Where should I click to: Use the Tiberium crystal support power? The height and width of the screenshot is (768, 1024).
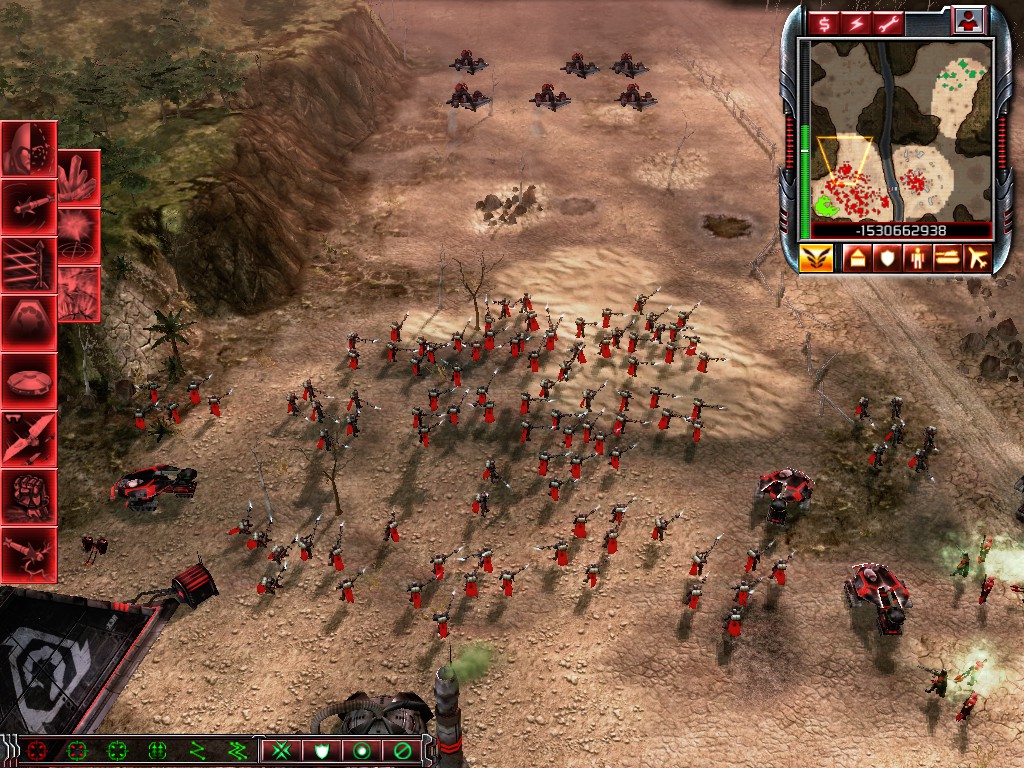coord(79,177)
